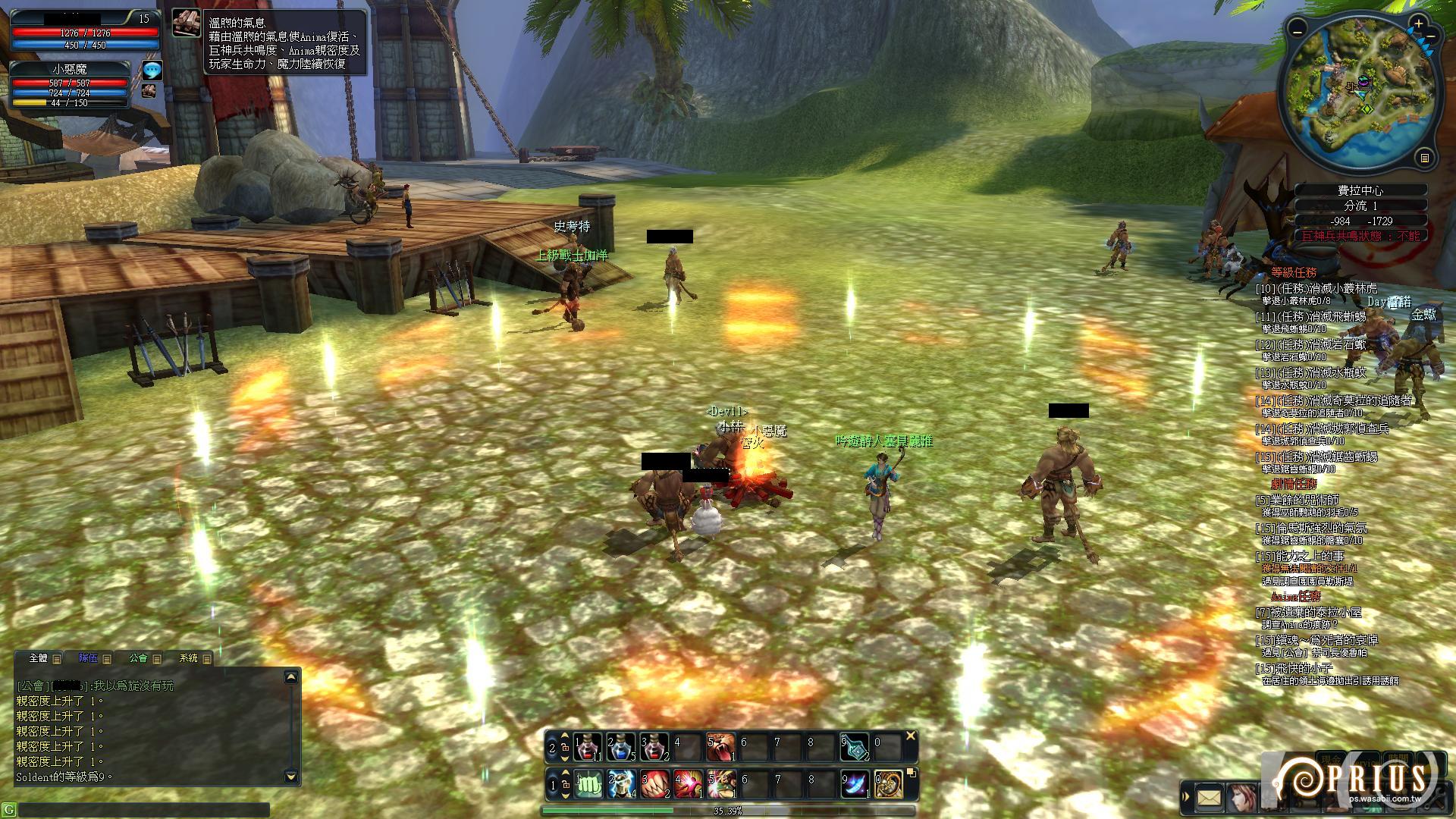This screenshot has width=1456, height=819.
Task: Activate the golden mask skill in slot 0
Action: 887,784
